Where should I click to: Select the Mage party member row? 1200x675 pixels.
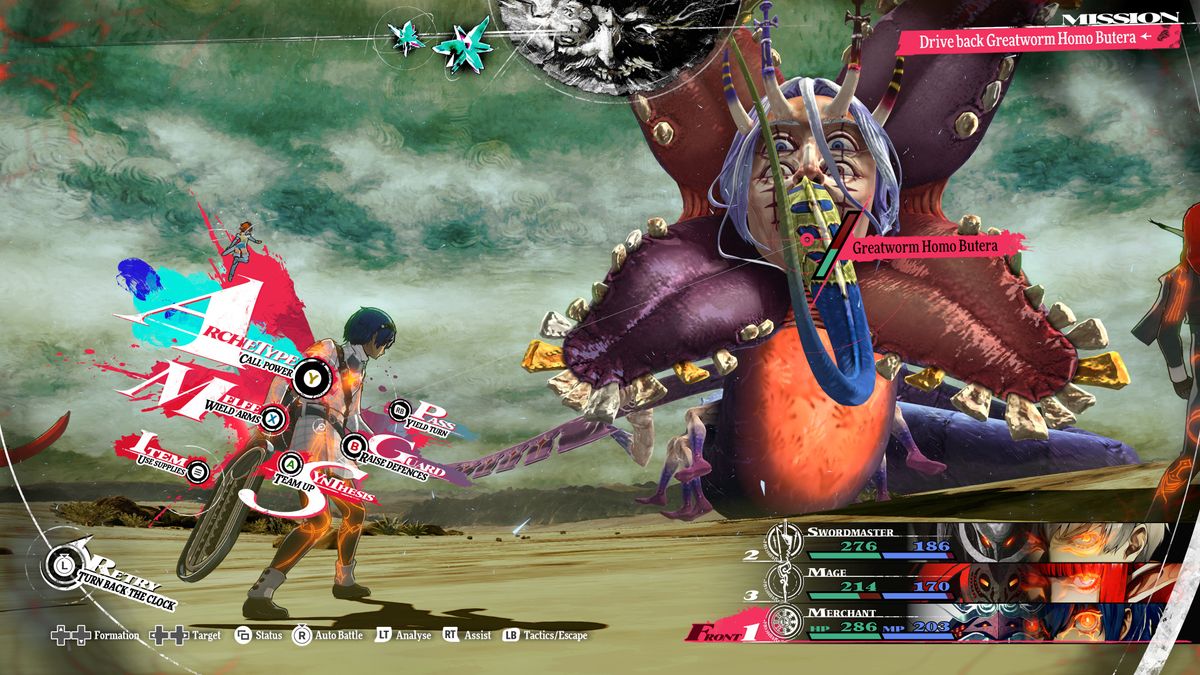point(960,580)
